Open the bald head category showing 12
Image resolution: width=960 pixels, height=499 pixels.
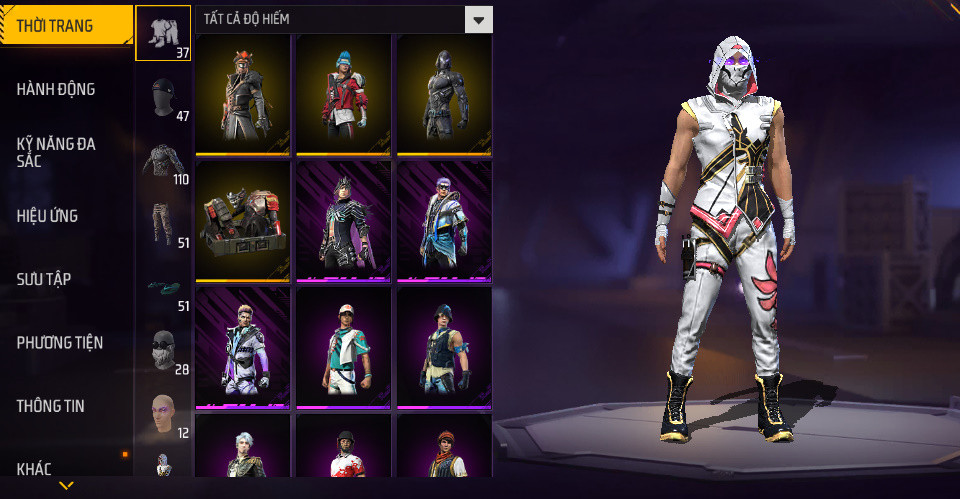pos(163,413)
